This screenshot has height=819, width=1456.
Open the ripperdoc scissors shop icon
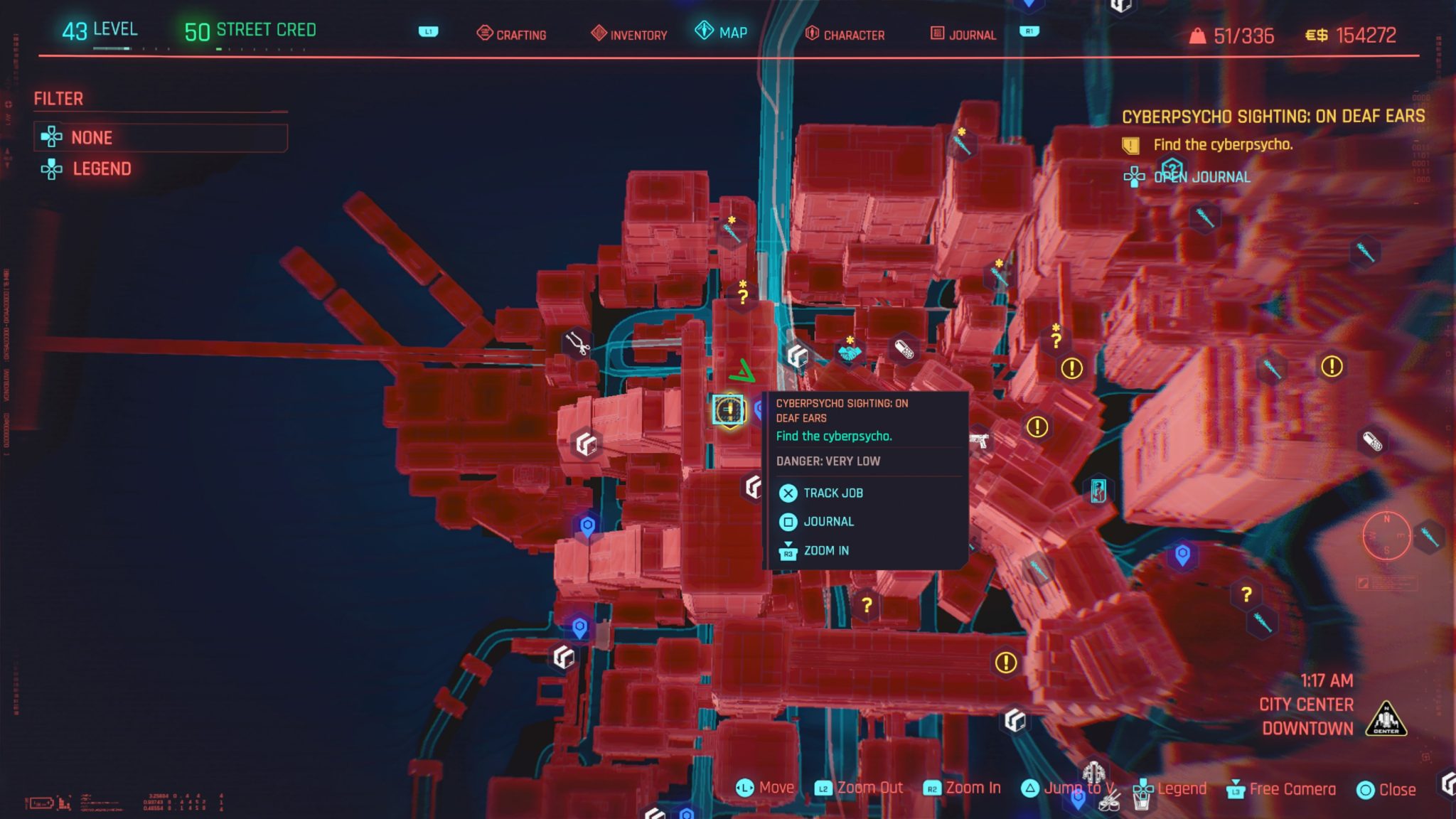(x=577, y=342)
